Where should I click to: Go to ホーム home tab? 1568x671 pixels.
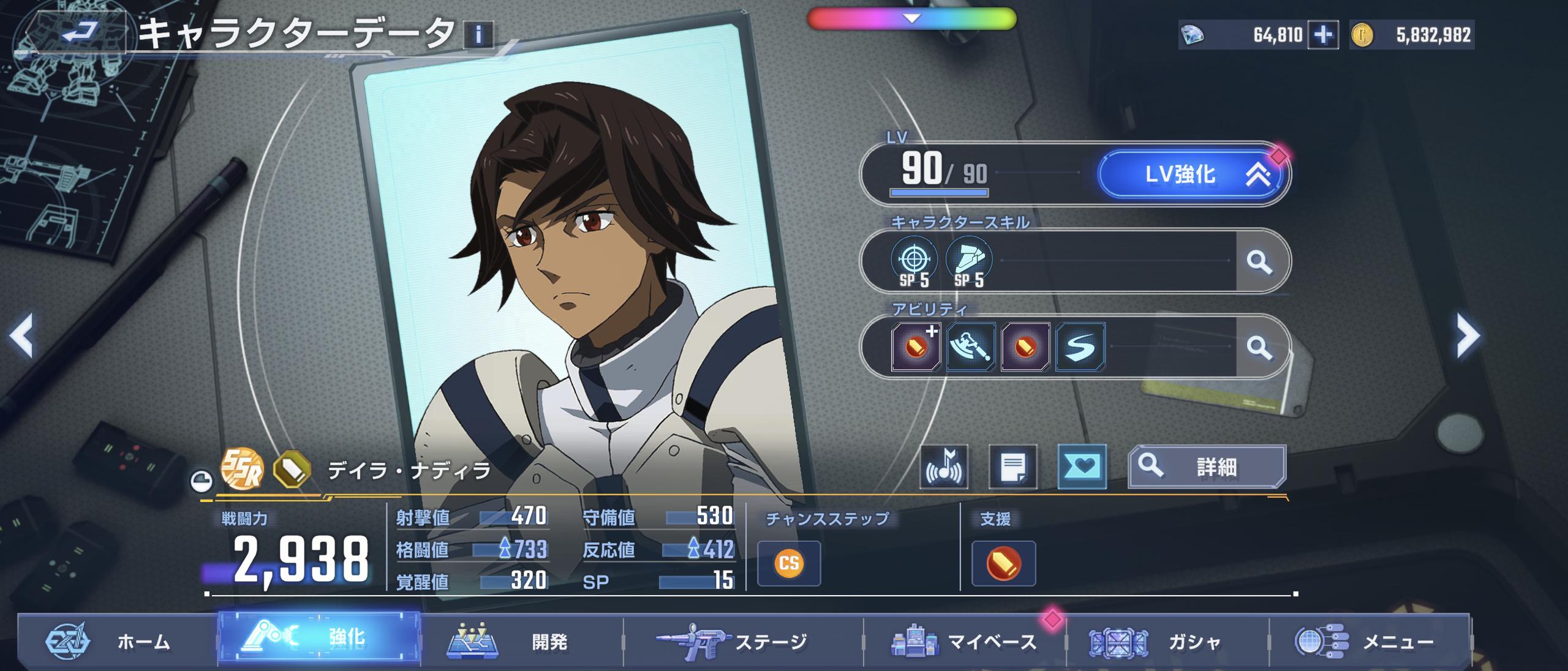(116, 642)
